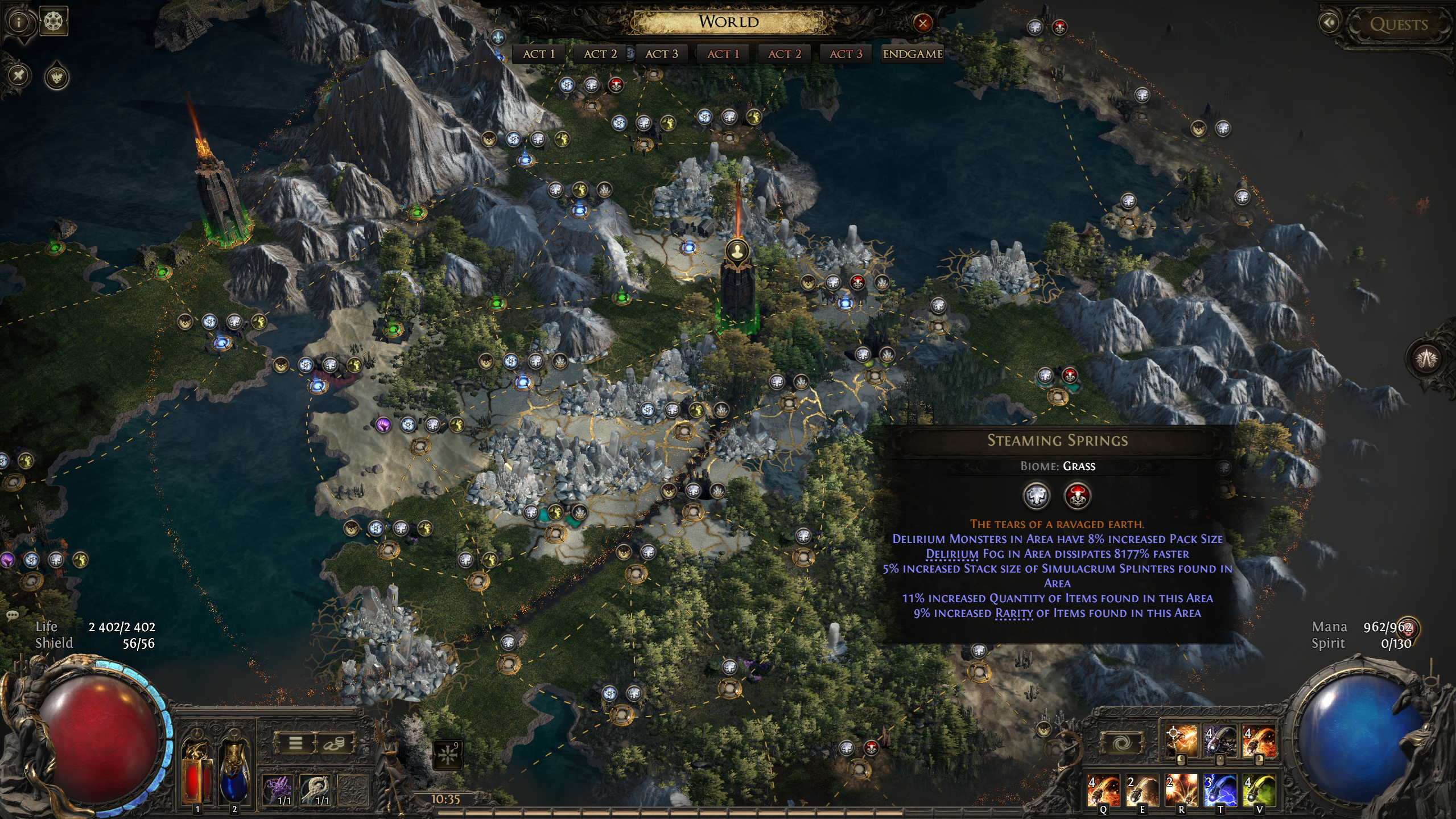Open the three-bar menu button

pyautogui.click(x=295, y=743)
